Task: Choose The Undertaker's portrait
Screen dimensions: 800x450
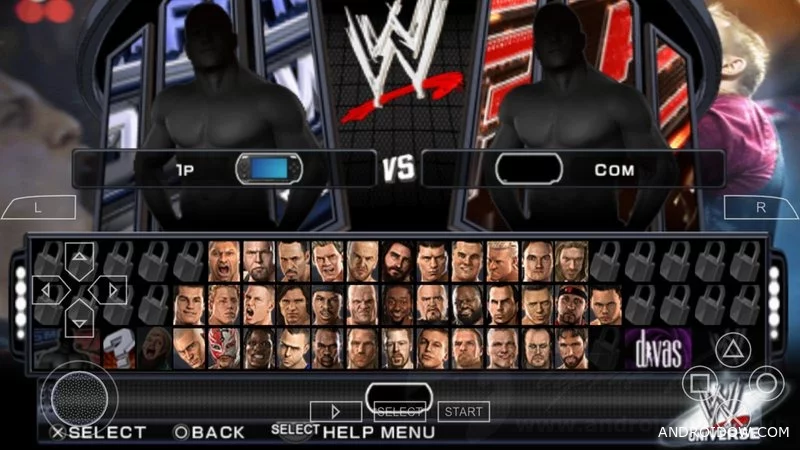Action: tap(536, 347)
